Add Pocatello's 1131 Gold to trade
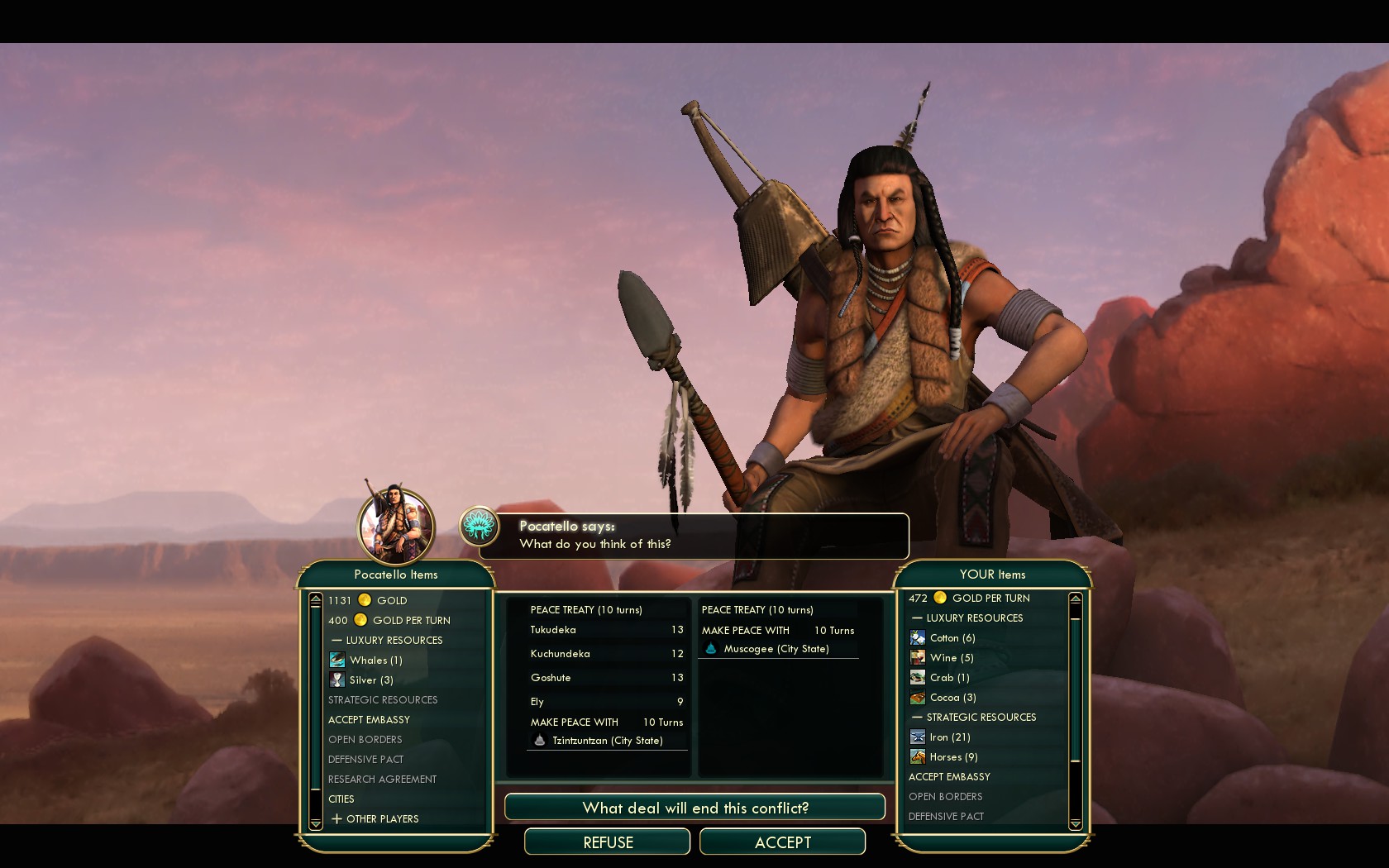1389x868 pixels. click(368, 600)
